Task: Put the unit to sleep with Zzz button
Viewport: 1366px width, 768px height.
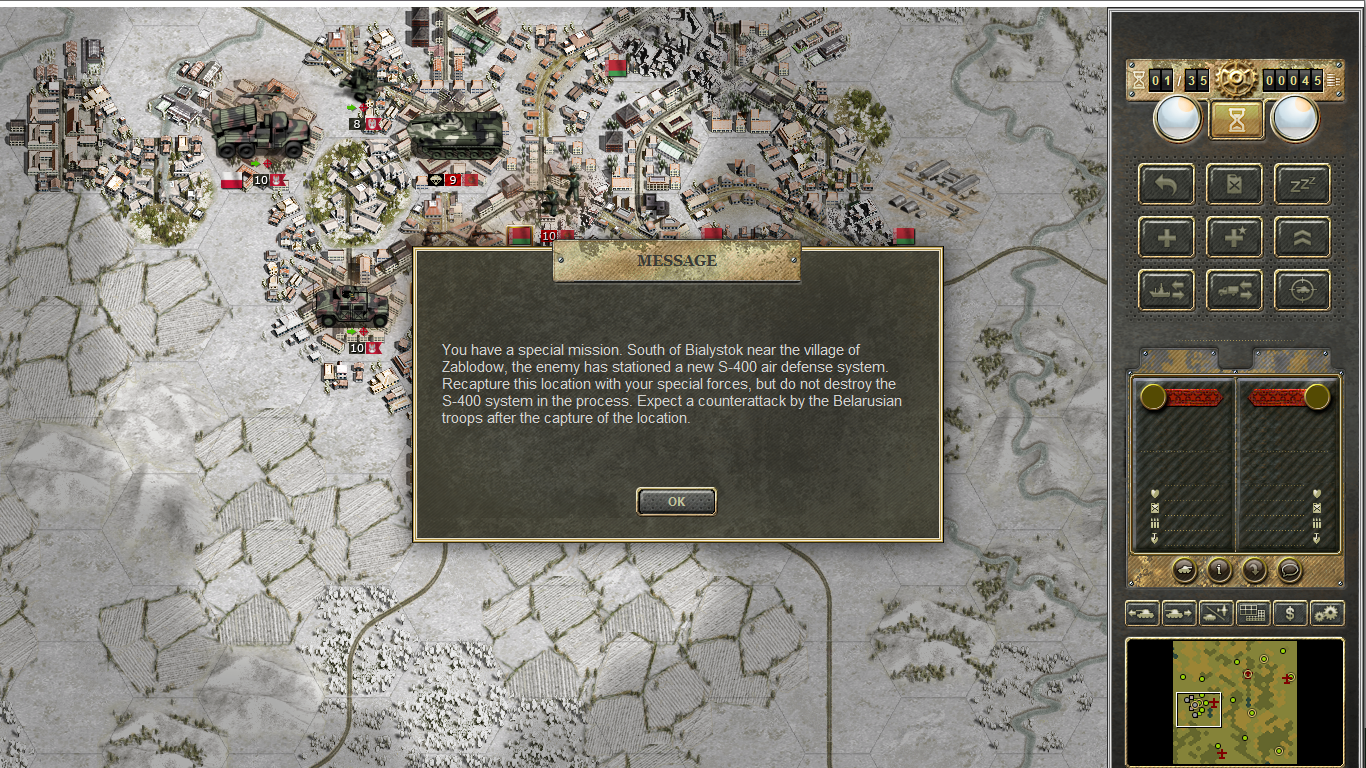Action: pos(1302,184)
